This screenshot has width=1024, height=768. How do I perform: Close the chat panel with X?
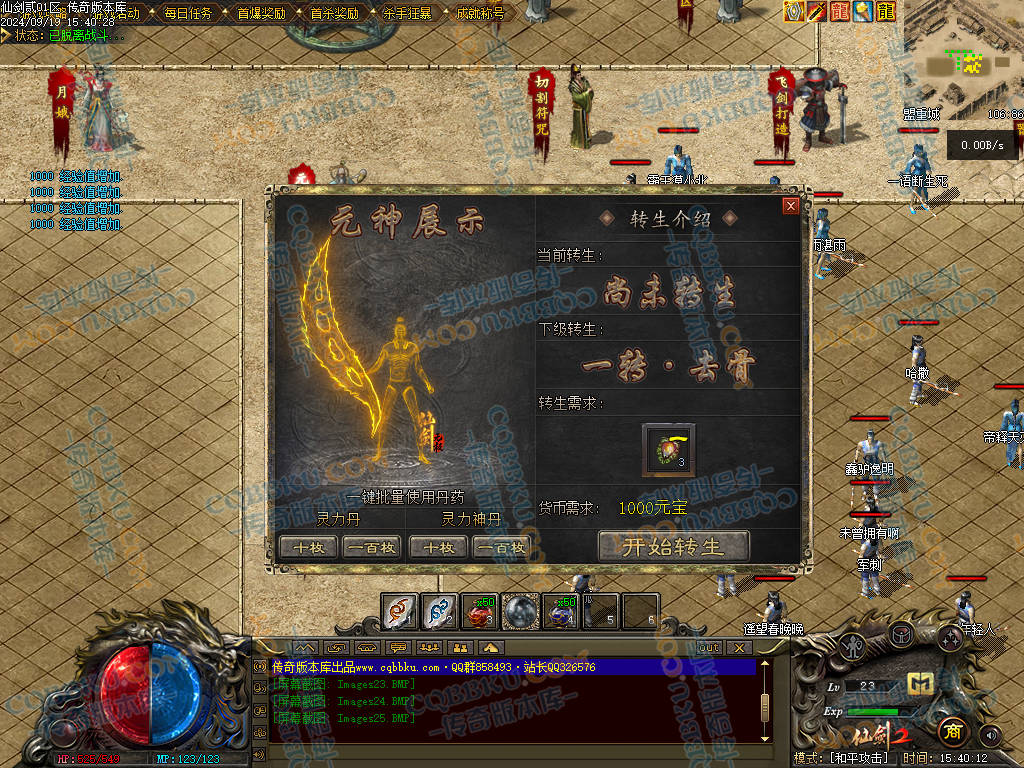click(x=739, y=648)
